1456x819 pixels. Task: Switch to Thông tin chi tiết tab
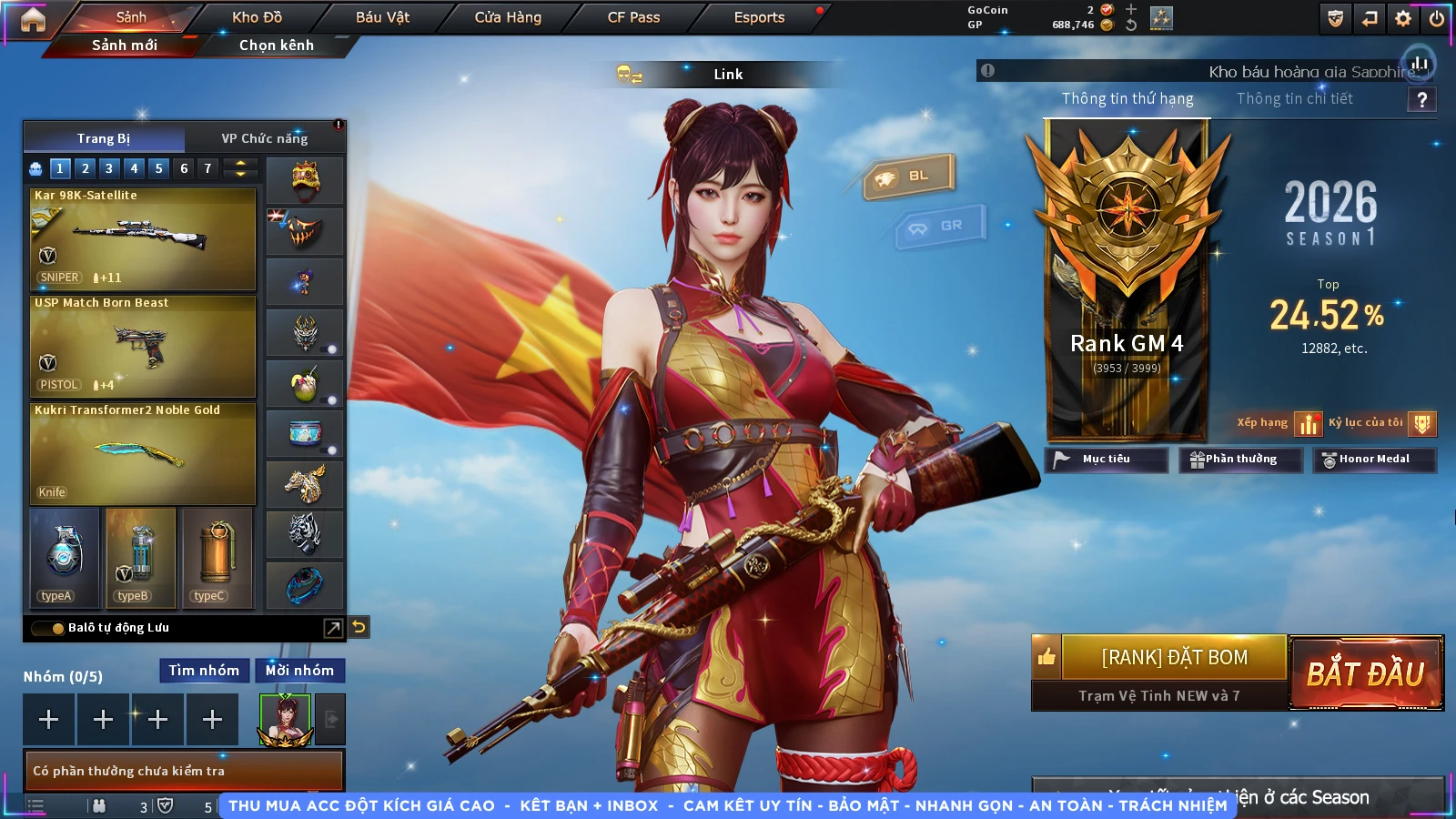[x=1294, y=98]
